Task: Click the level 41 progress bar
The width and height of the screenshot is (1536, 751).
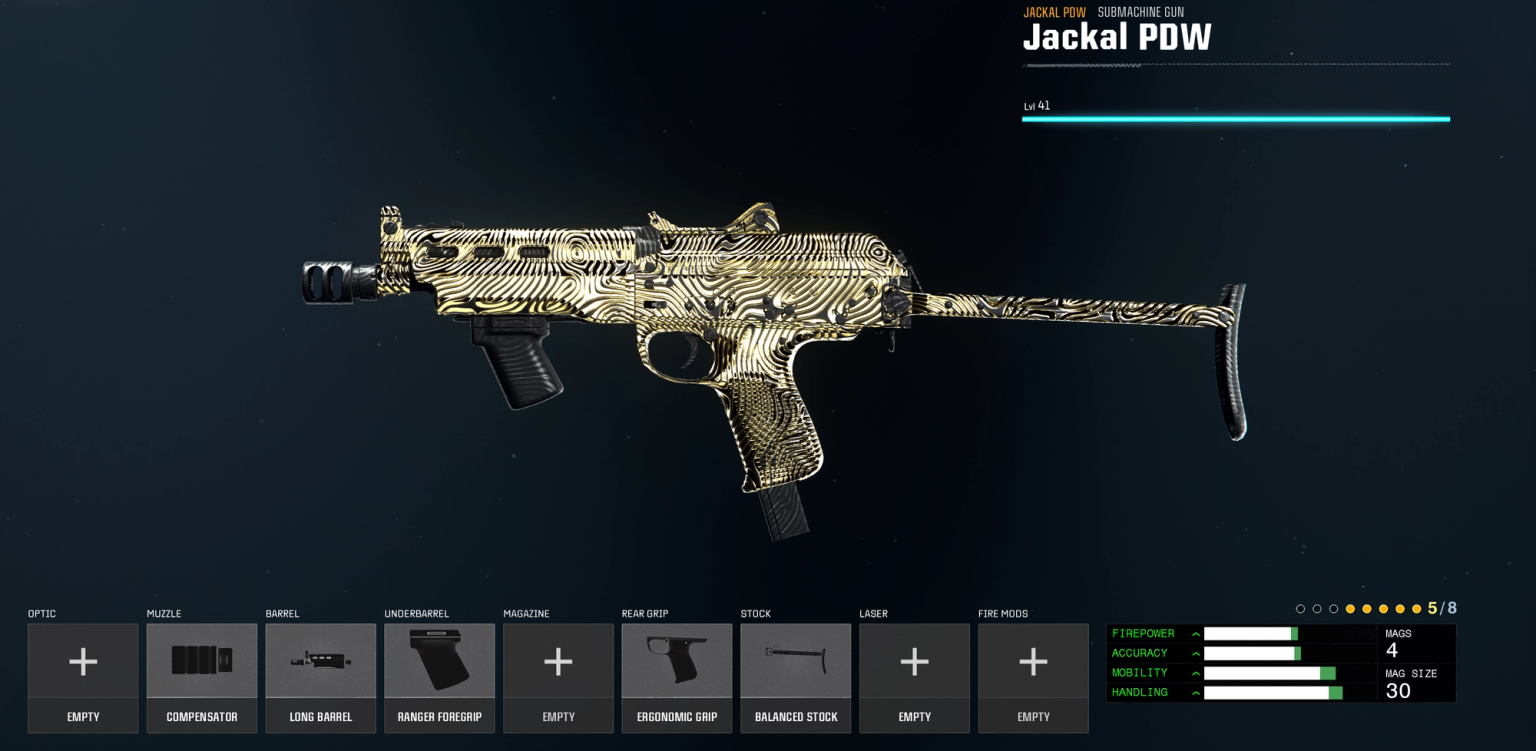Action: click(1235, 119)
